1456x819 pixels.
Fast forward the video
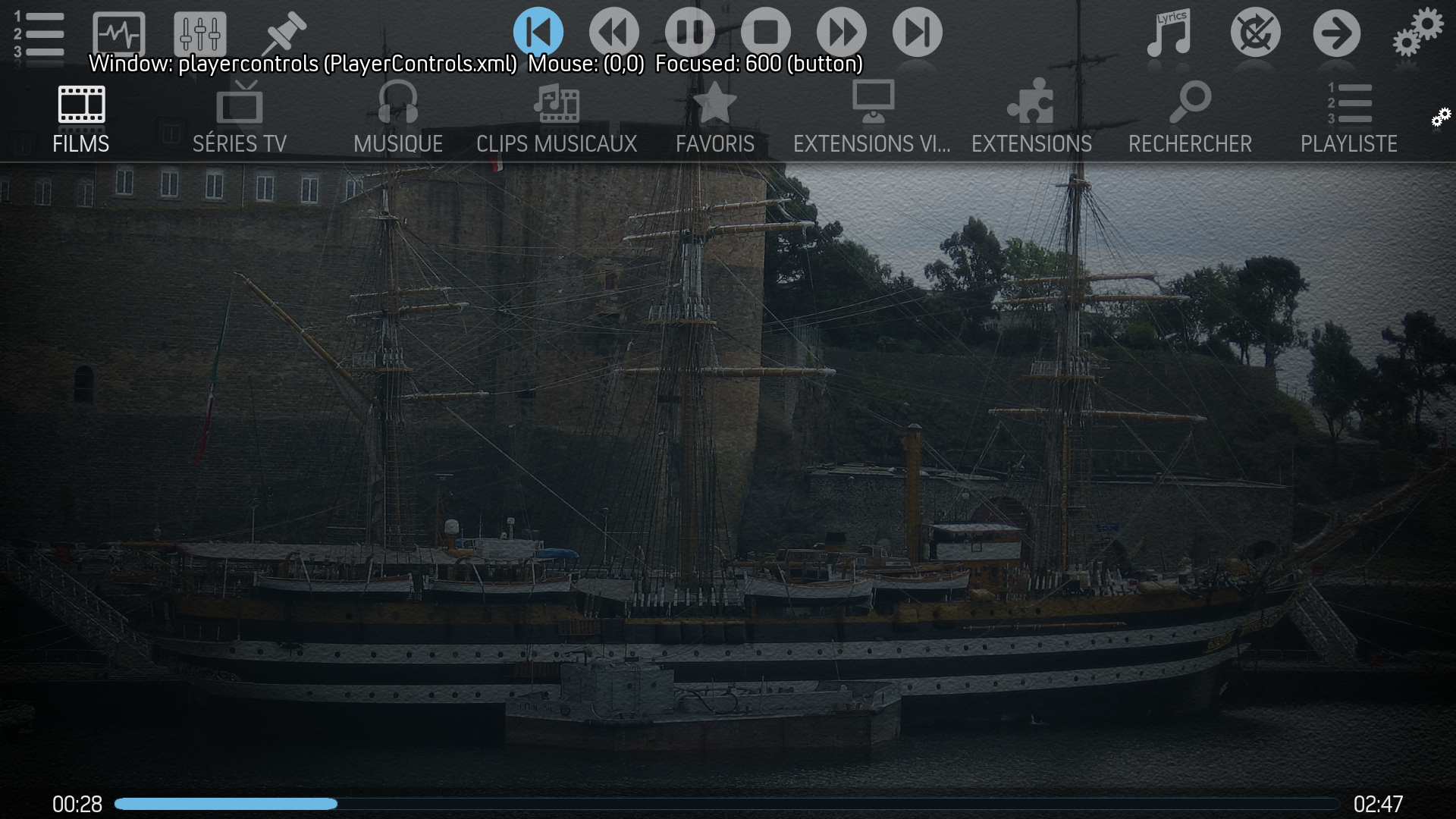click(841, 33)
